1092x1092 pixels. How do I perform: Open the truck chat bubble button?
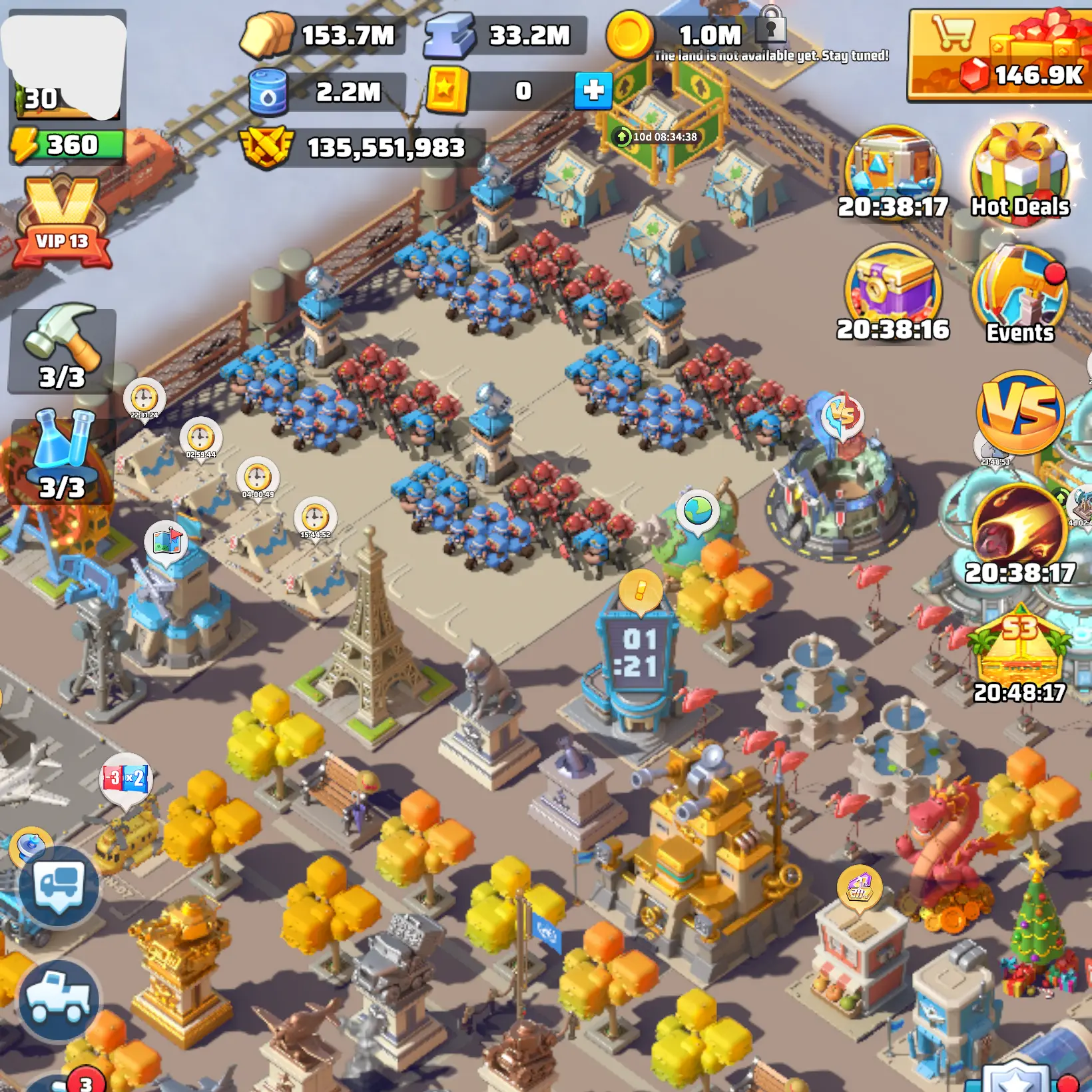tap(59, 886)
